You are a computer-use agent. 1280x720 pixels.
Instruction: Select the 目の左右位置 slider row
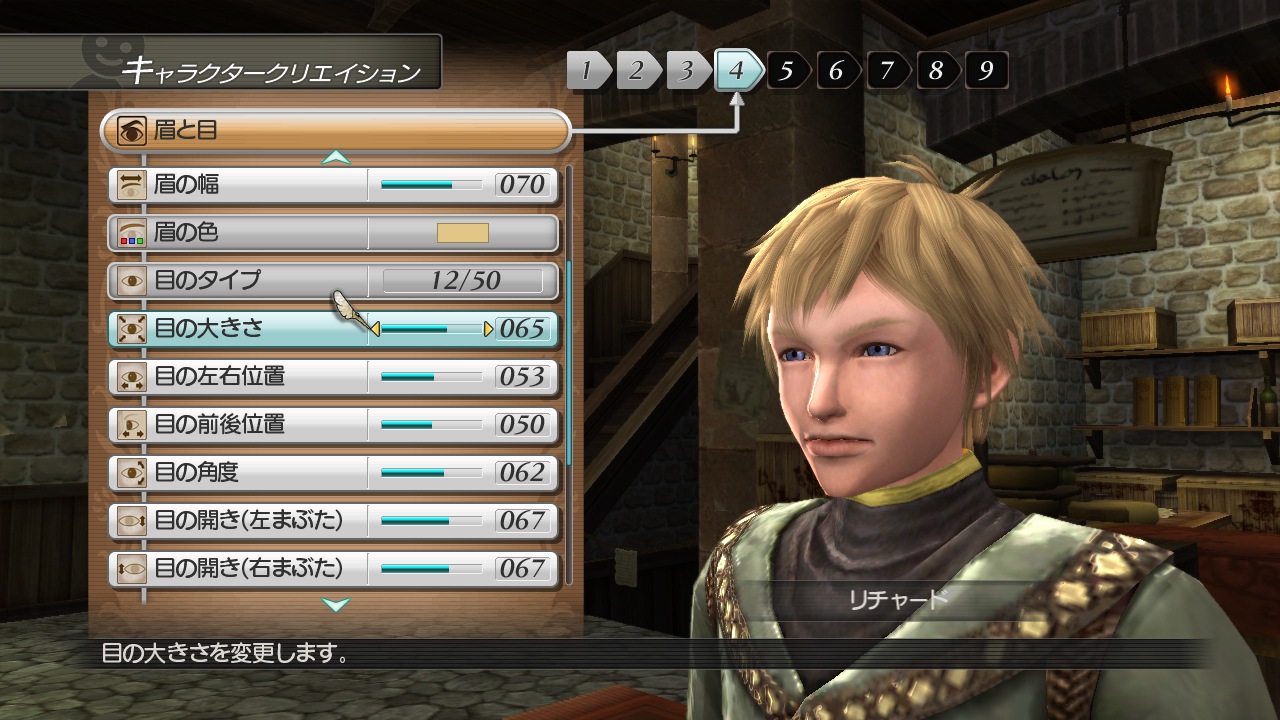333,377
